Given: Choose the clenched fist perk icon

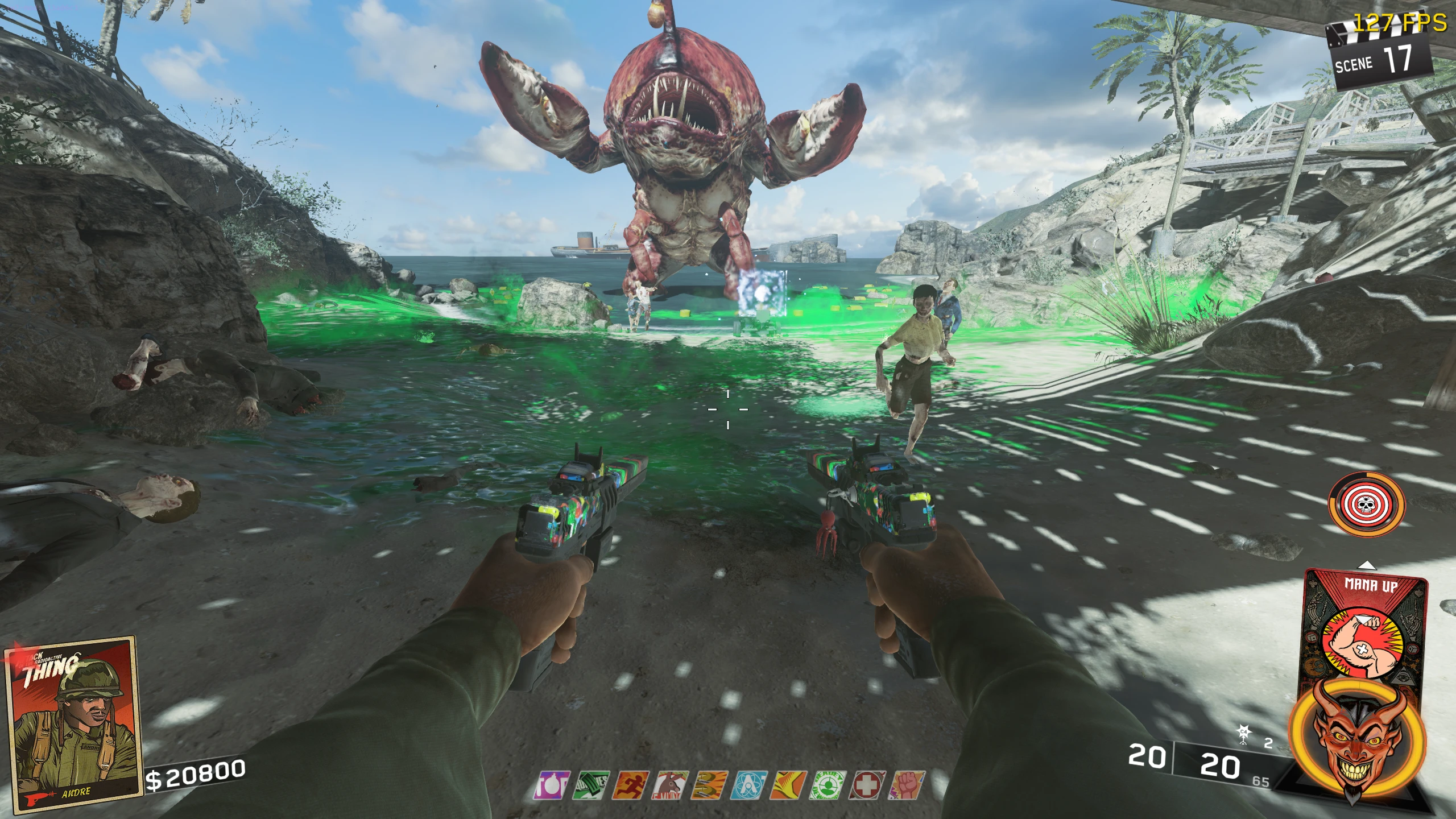Looking at the screenshot, I should point(907,785).
